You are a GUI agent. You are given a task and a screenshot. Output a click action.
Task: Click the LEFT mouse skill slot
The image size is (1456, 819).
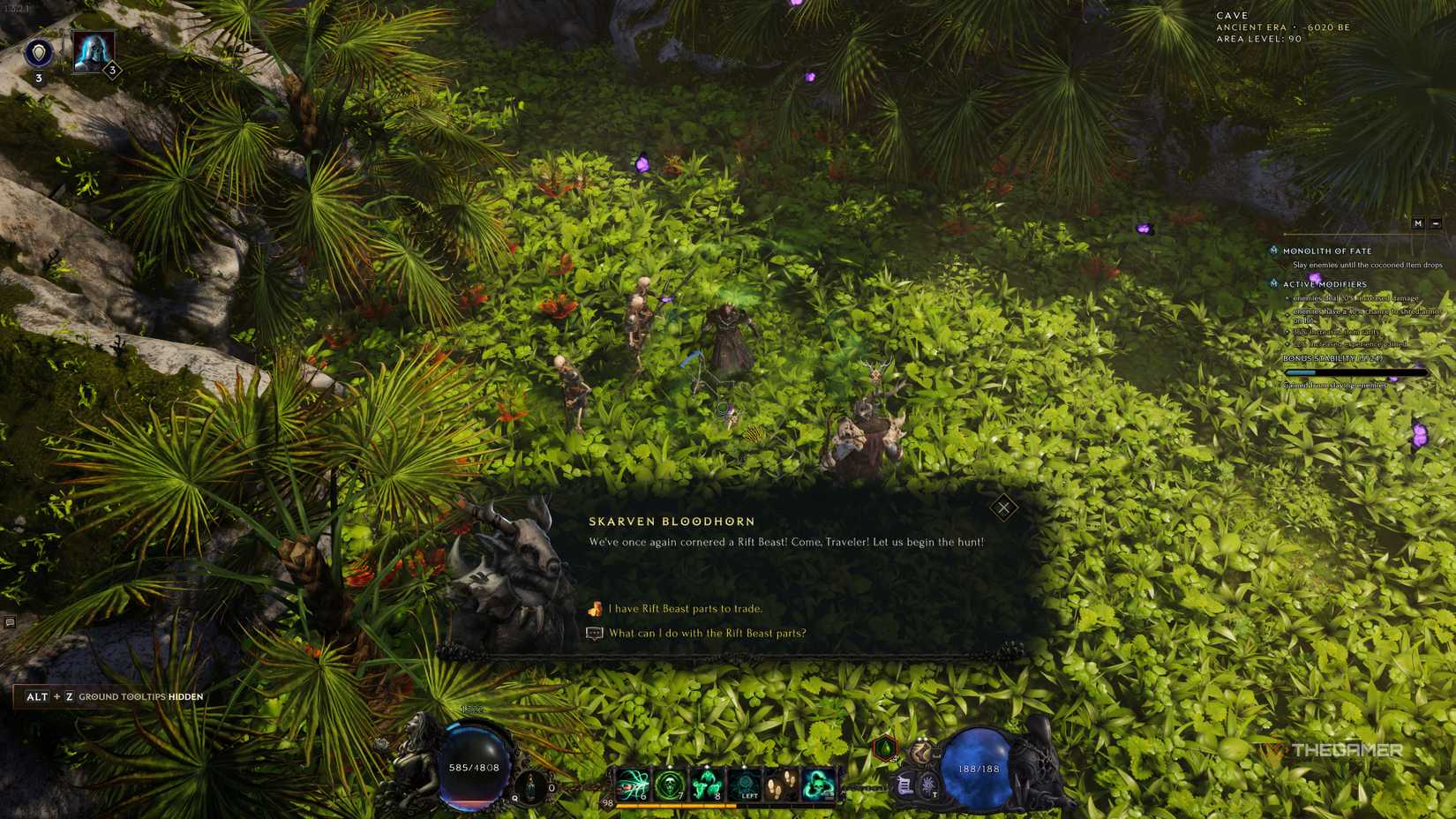(x=744, y=784)
